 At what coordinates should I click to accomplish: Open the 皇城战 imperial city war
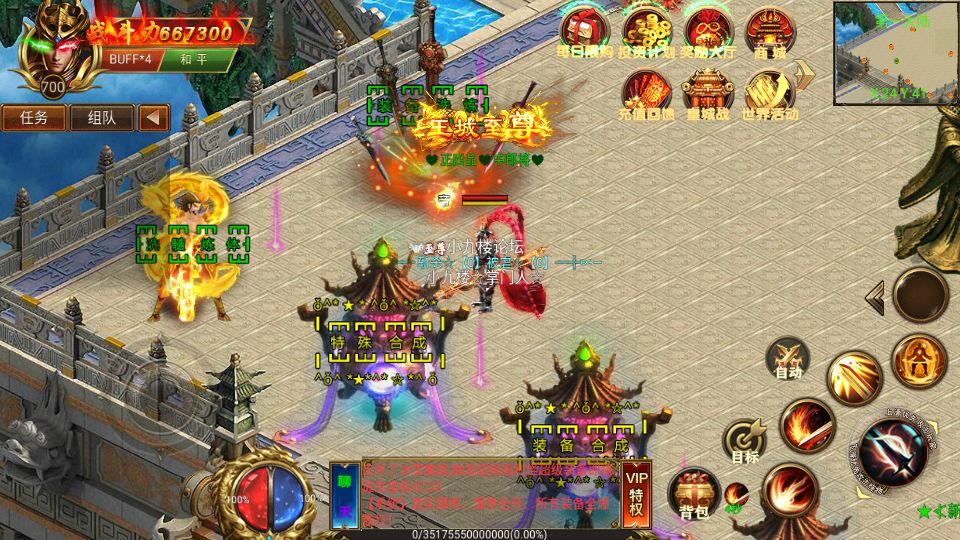click(x=709, y=94)
